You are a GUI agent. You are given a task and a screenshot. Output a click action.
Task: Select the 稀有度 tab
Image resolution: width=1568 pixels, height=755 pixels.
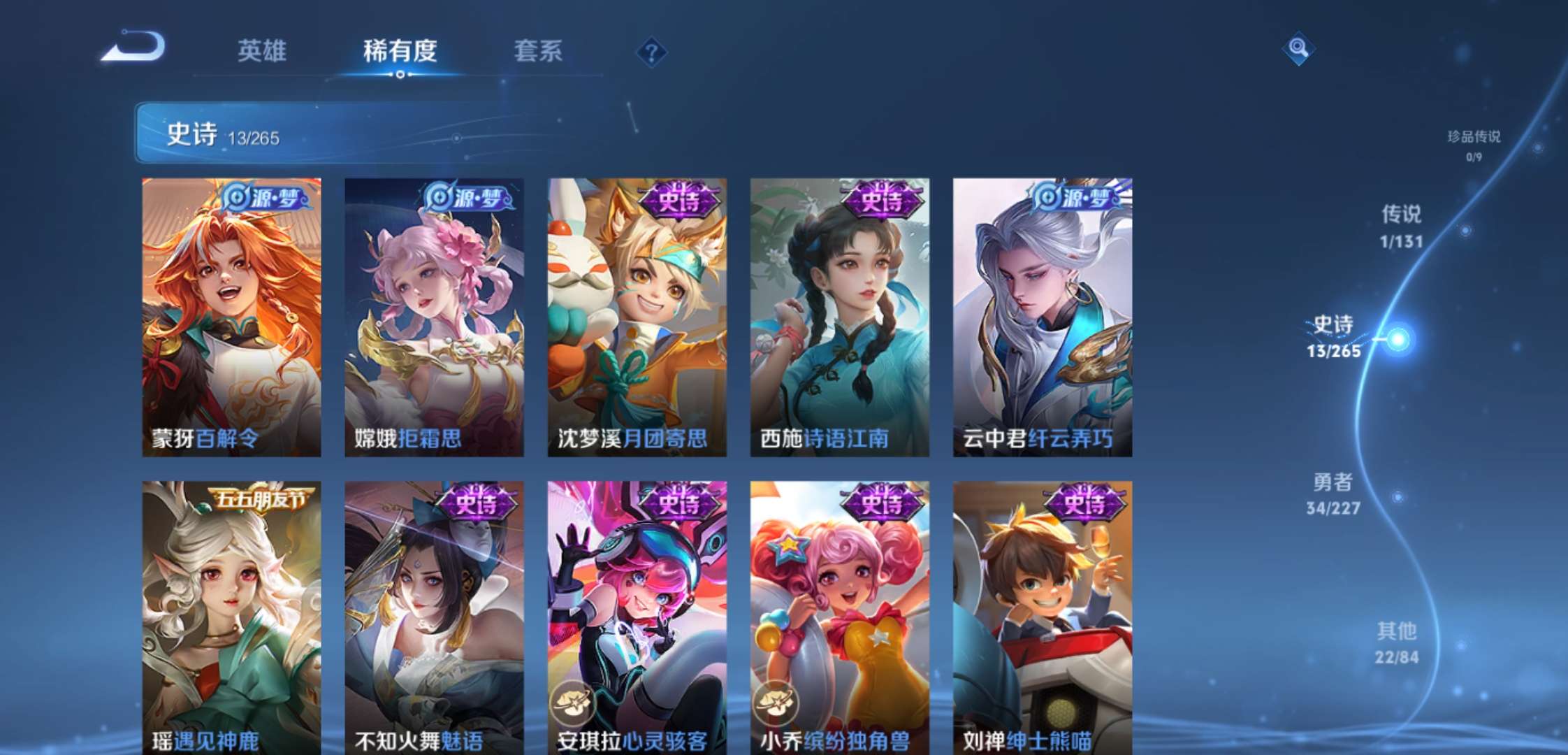coord(400,50)
